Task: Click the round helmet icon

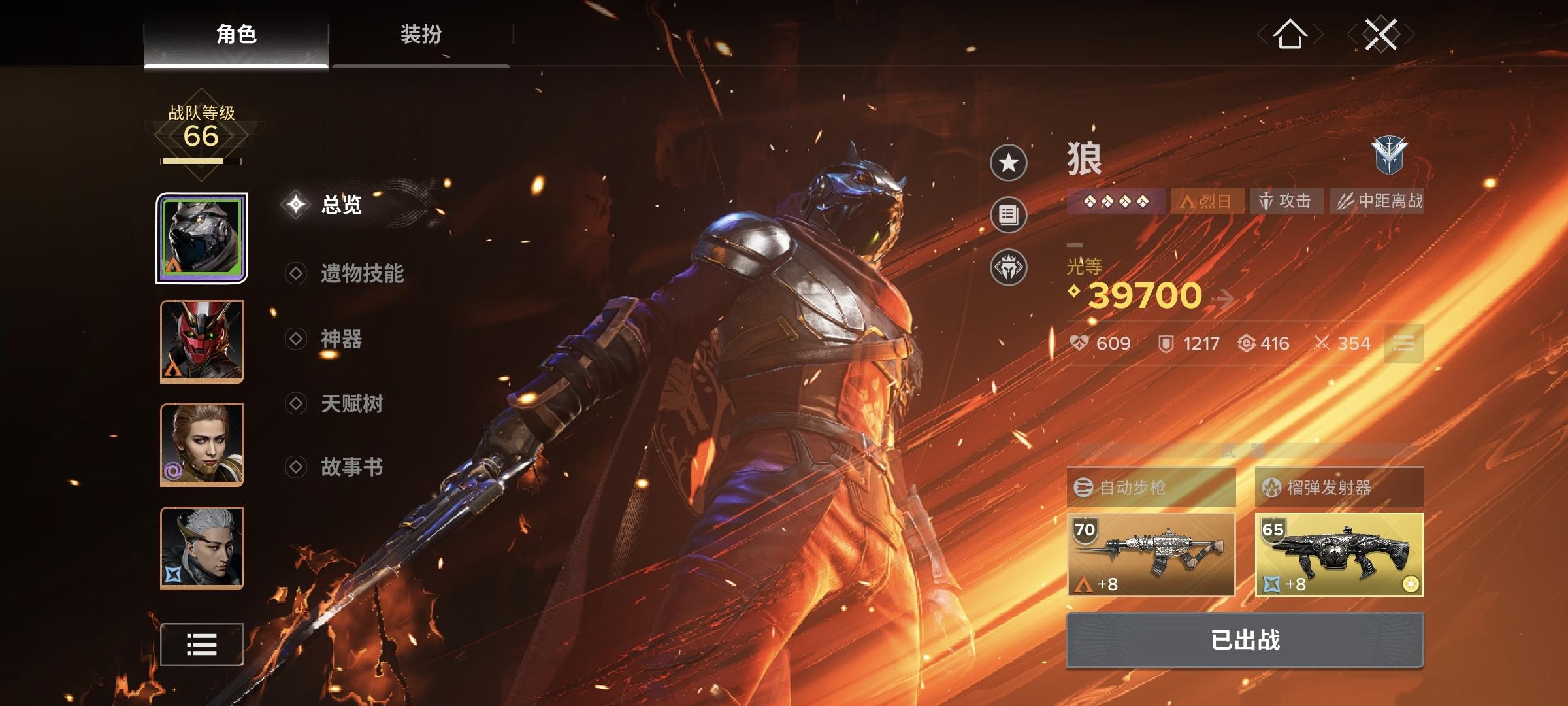Action: 1009,267
